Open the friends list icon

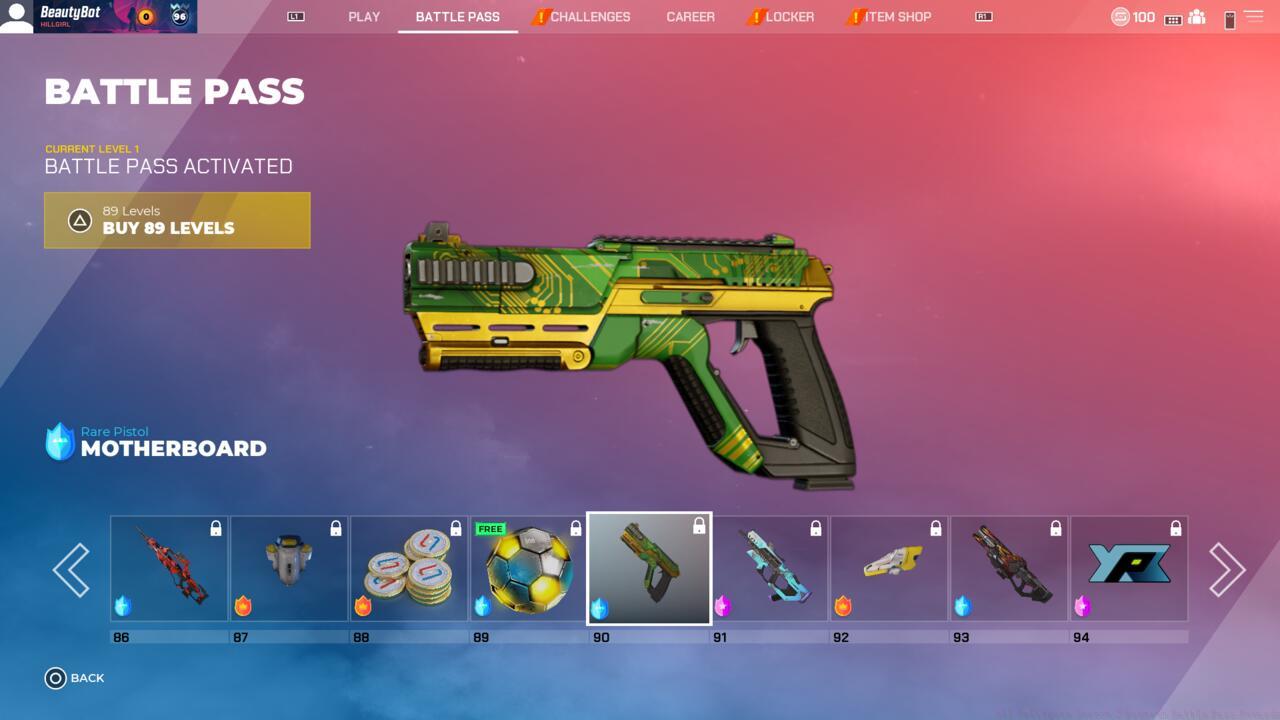pos(1196,17)
